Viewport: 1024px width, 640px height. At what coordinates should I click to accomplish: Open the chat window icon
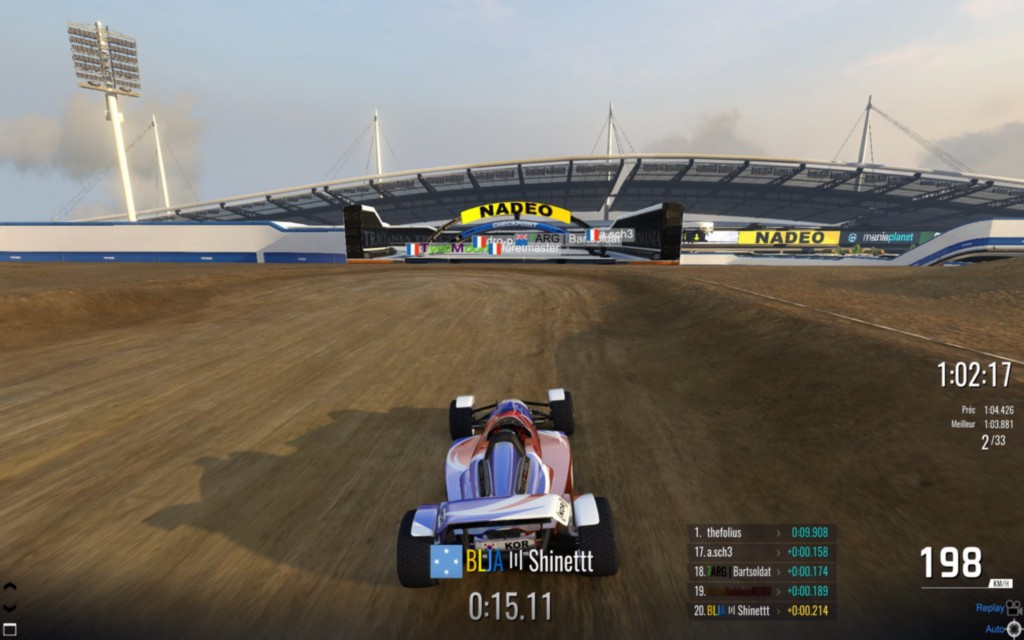click(10, 629)
